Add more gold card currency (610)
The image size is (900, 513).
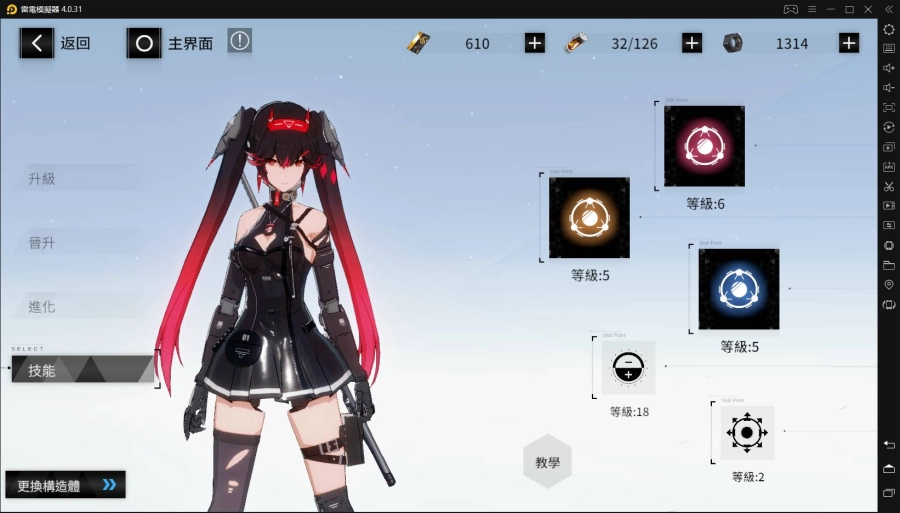pyautogui.click(x=535, y=43)
